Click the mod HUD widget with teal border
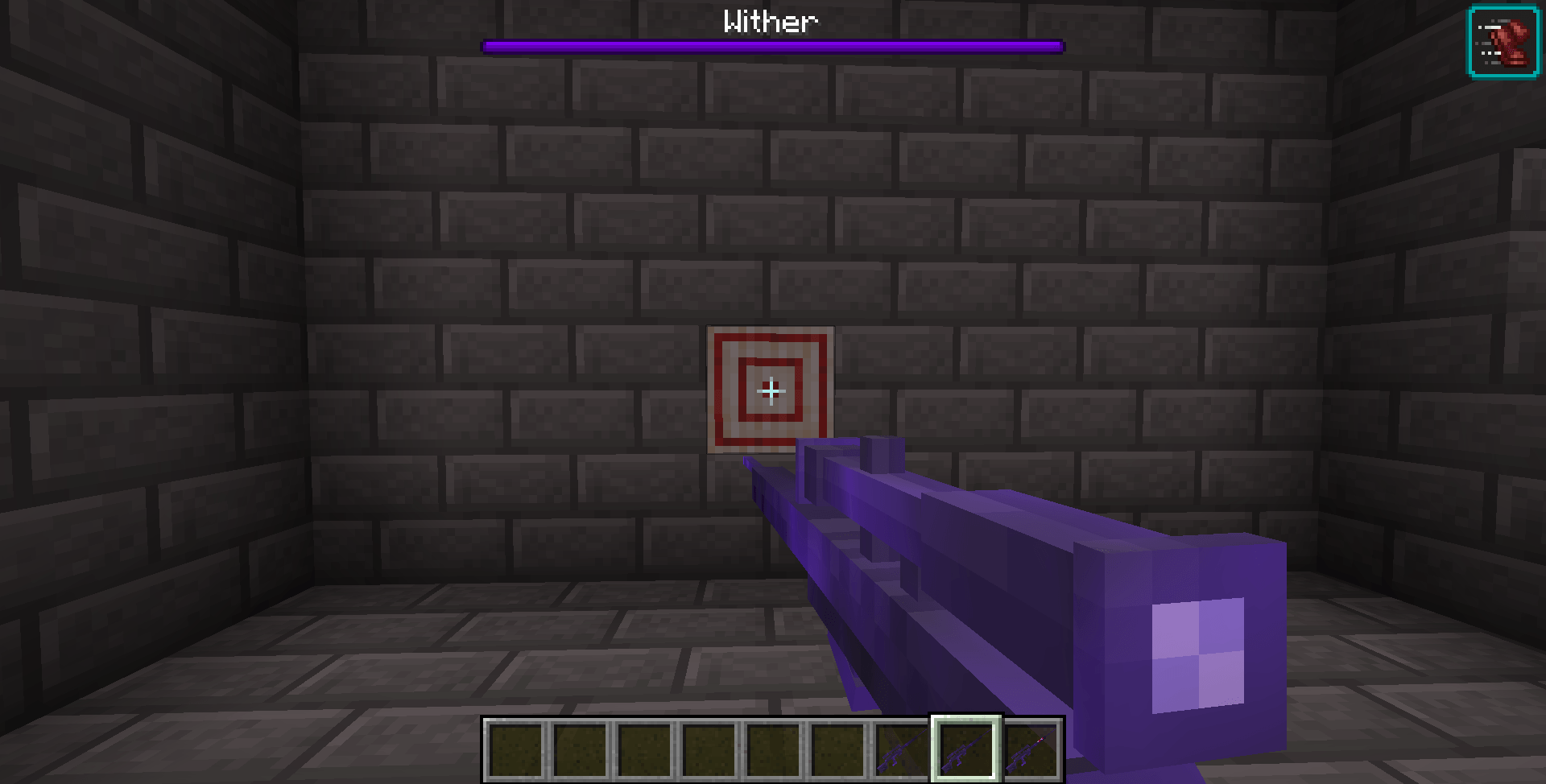Screen dimensions: 1546x784 tap(1504, 40)
